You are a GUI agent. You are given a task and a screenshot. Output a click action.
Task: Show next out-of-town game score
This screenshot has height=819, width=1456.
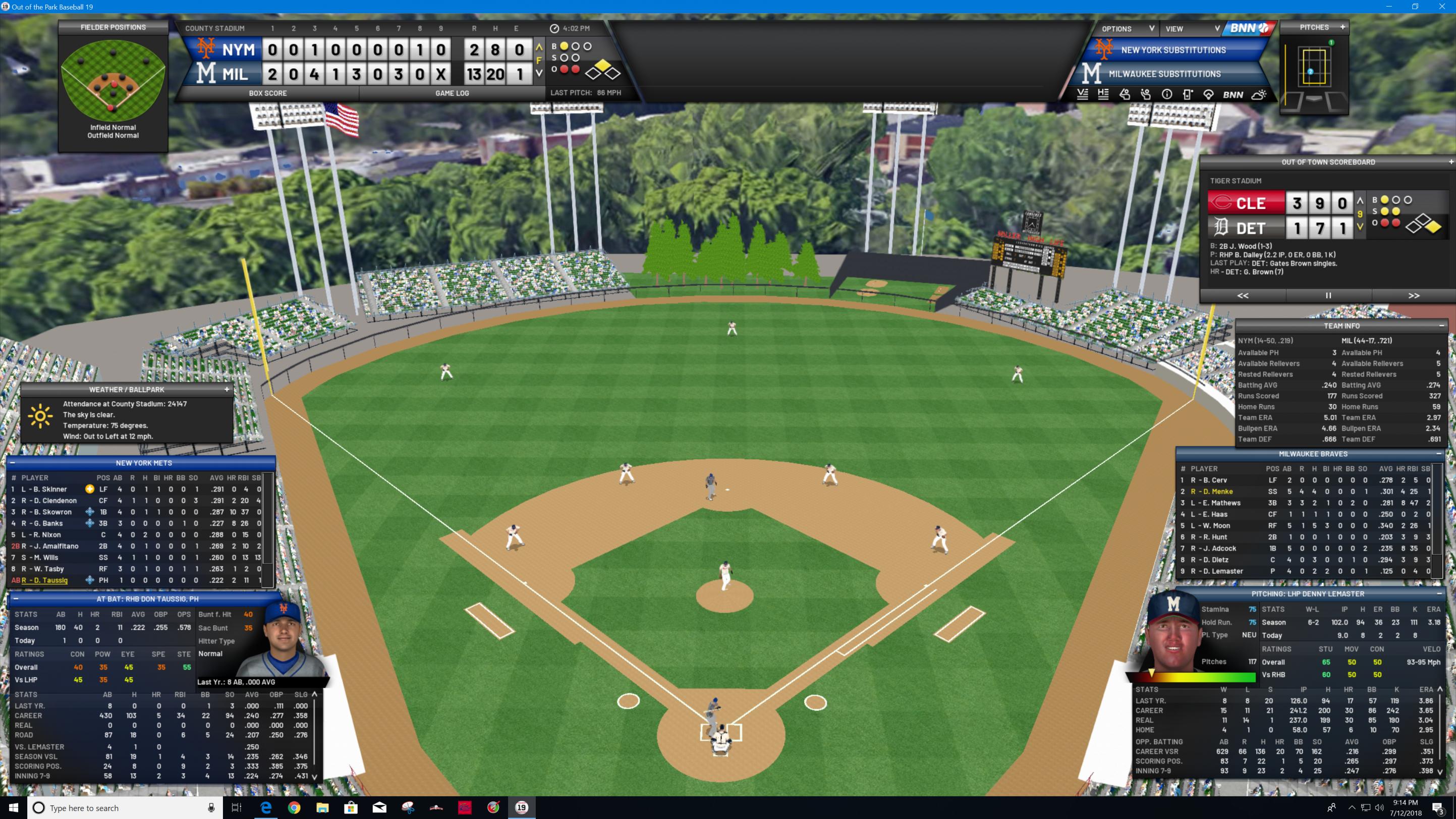coord(1414,296)
